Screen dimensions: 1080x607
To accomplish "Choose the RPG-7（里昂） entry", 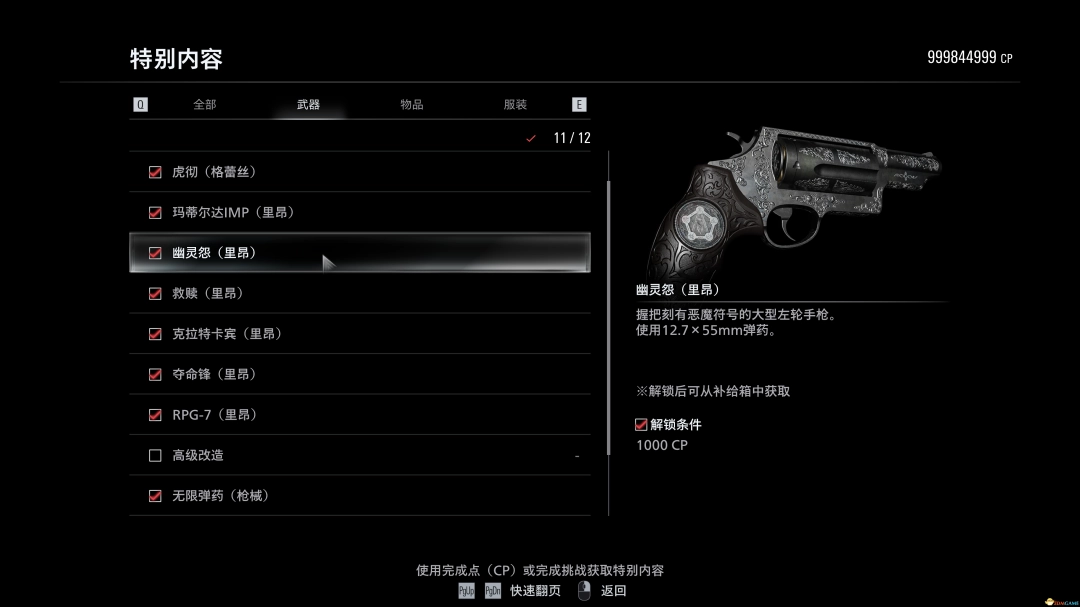I will [359, 415].
